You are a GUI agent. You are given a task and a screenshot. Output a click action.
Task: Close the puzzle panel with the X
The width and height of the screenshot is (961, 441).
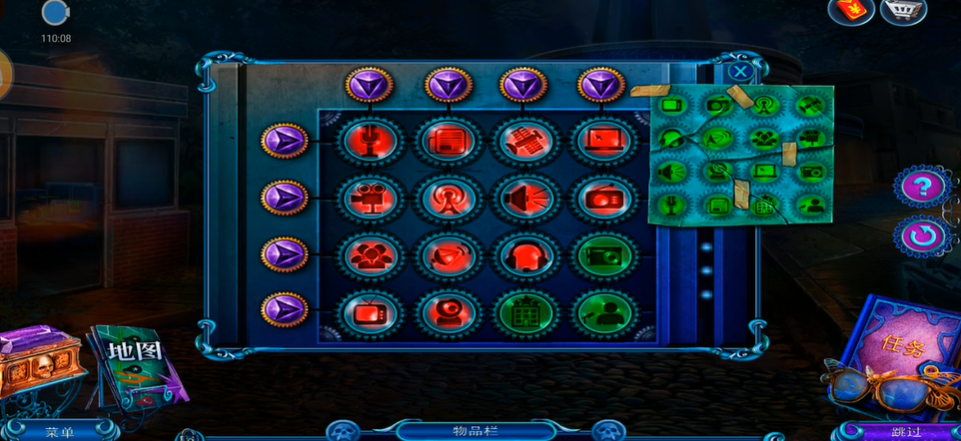click(x=739, y=72)
